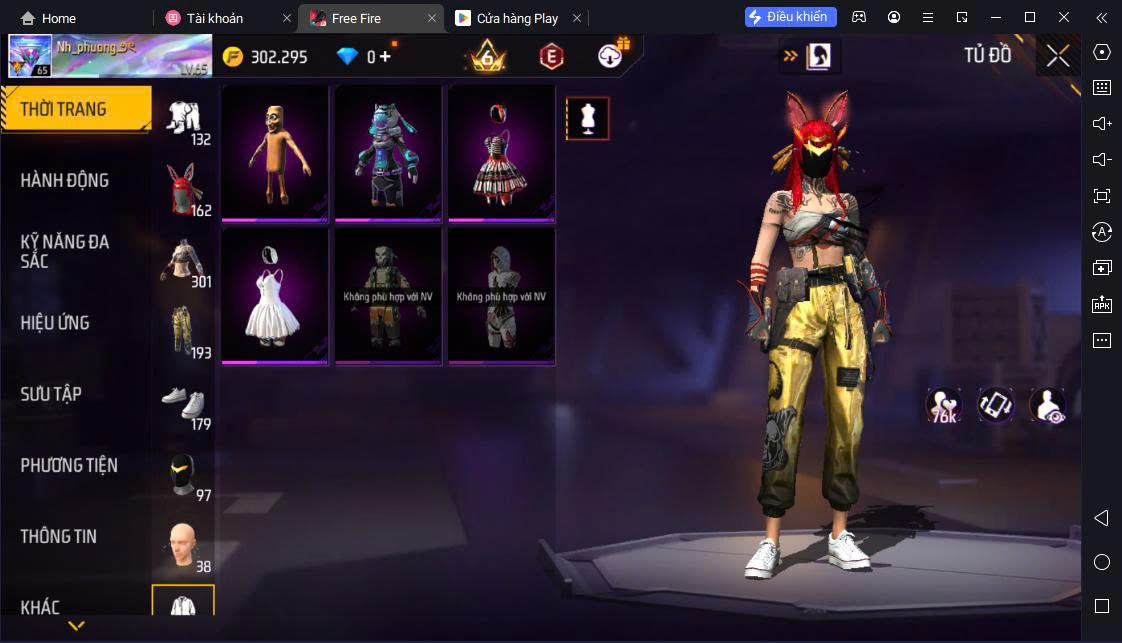
Task: Toggle the character visibility eye icon
Action: pos(1047,404)
